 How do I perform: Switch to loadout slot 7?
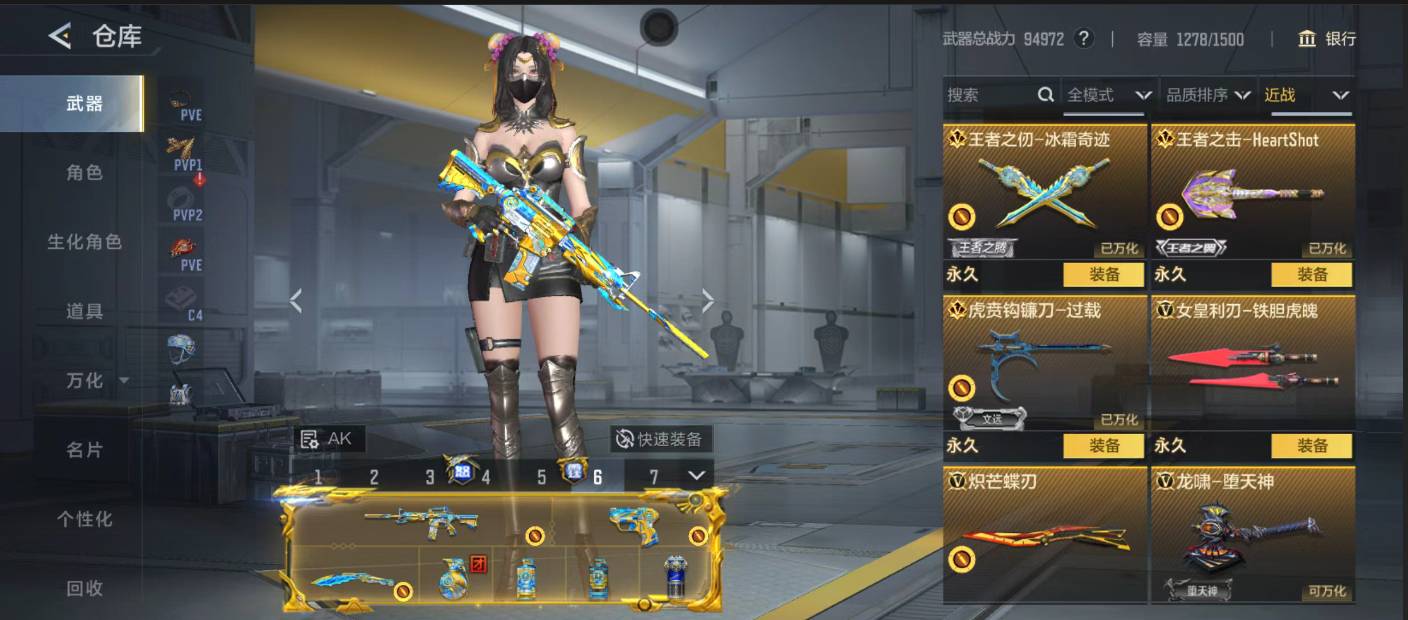tap(654, 477)
